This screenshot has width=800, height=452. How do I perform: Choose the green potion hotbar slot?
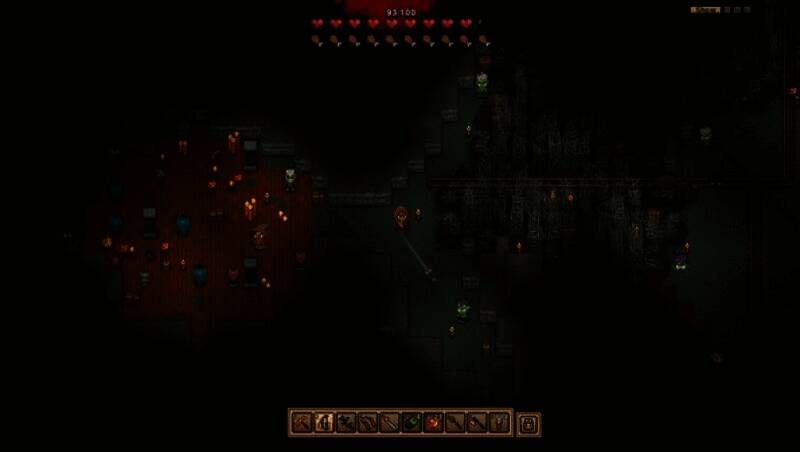[412, 423]
